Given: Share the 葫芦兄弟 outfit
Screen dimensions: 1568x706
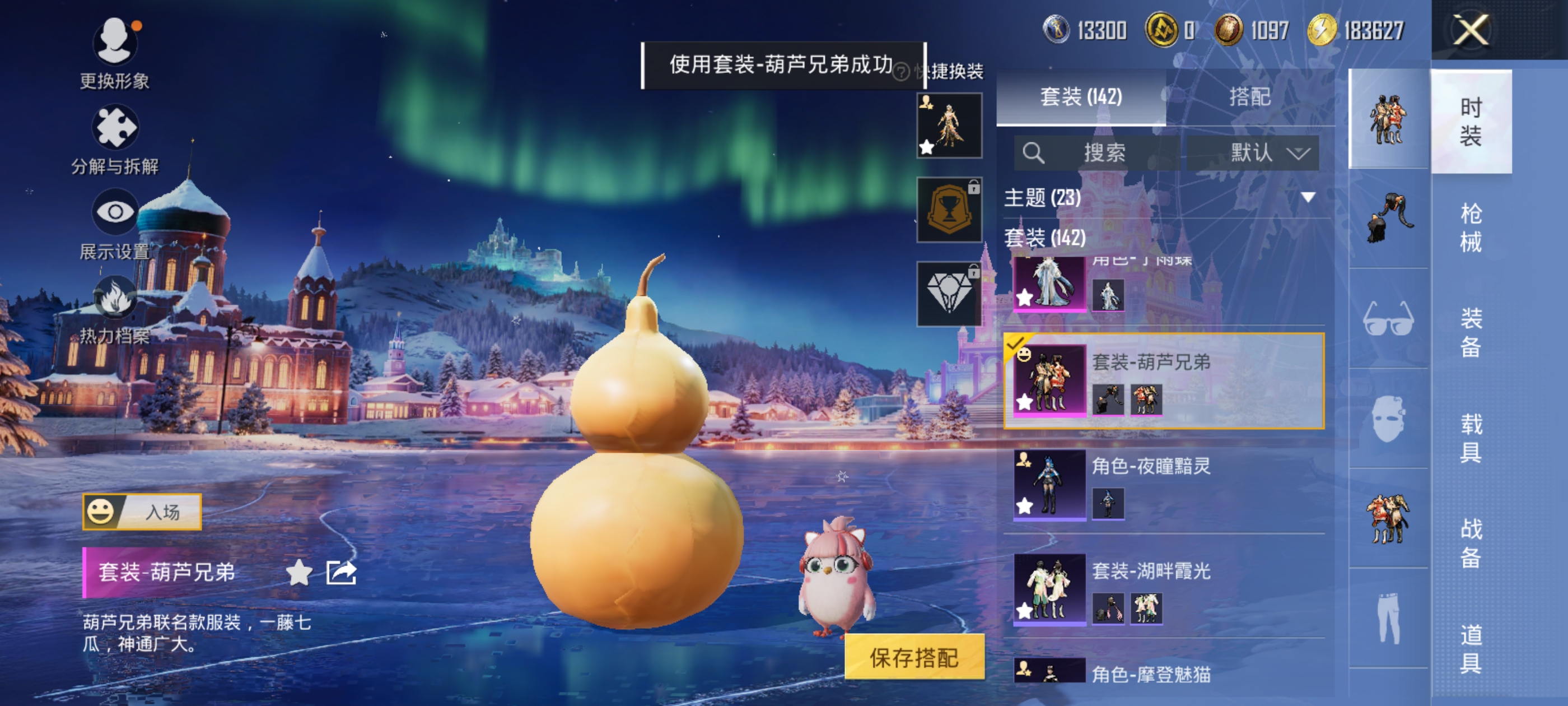Looking at the screenshot, I should tap(341, 573).
